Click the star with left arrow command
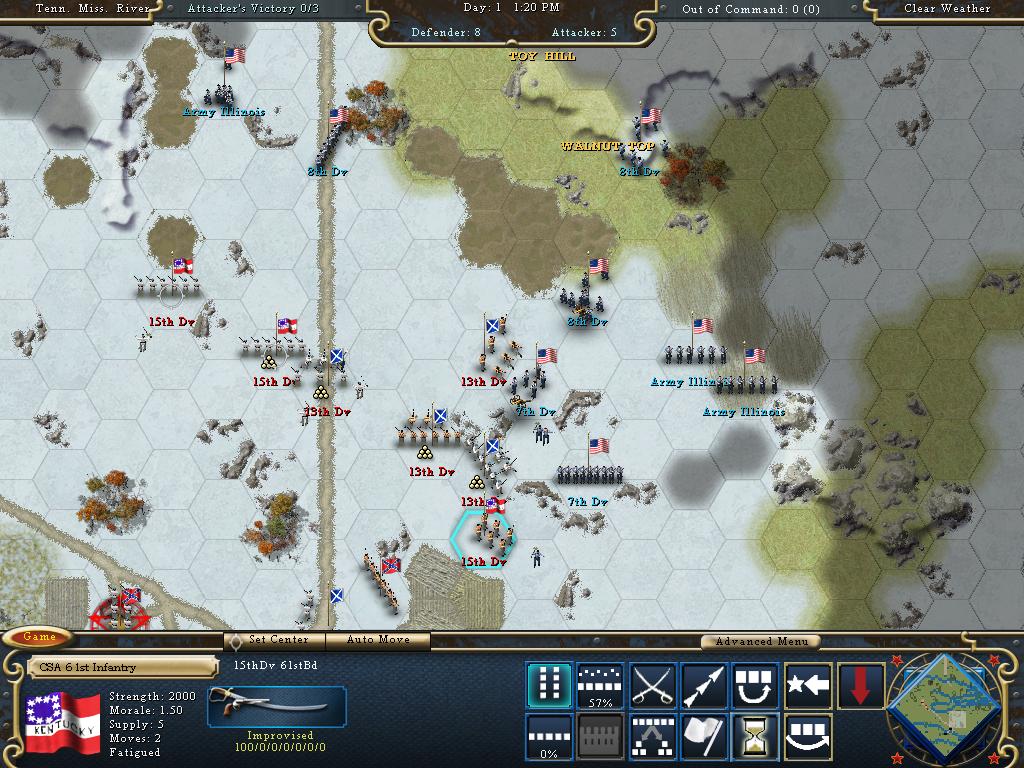The height and width of the screenshot is (768, 1024). tap(808, 685)
